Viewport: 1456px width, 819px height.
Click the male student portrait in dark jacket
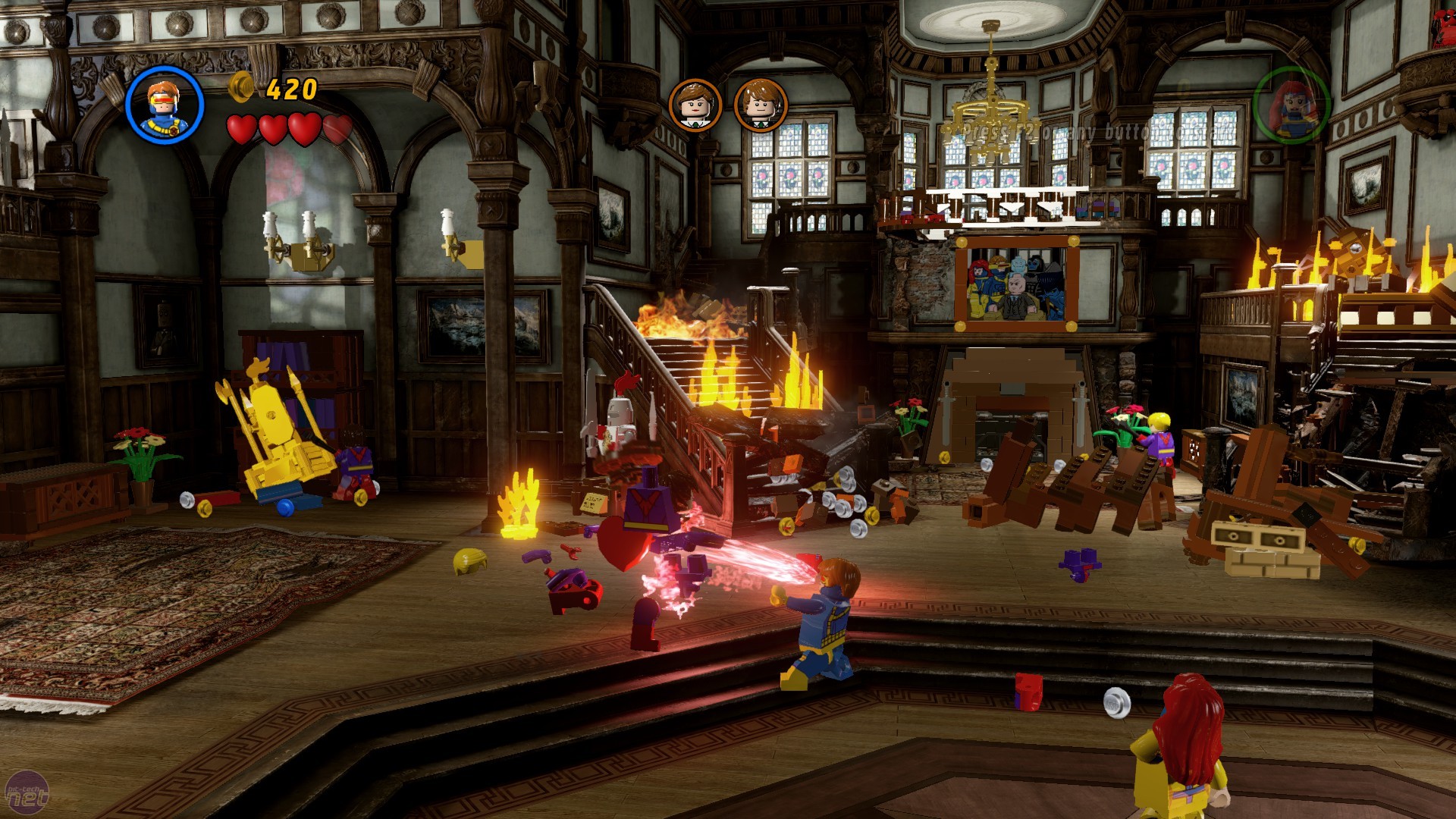pyautogui.click(x=760, y=105)
